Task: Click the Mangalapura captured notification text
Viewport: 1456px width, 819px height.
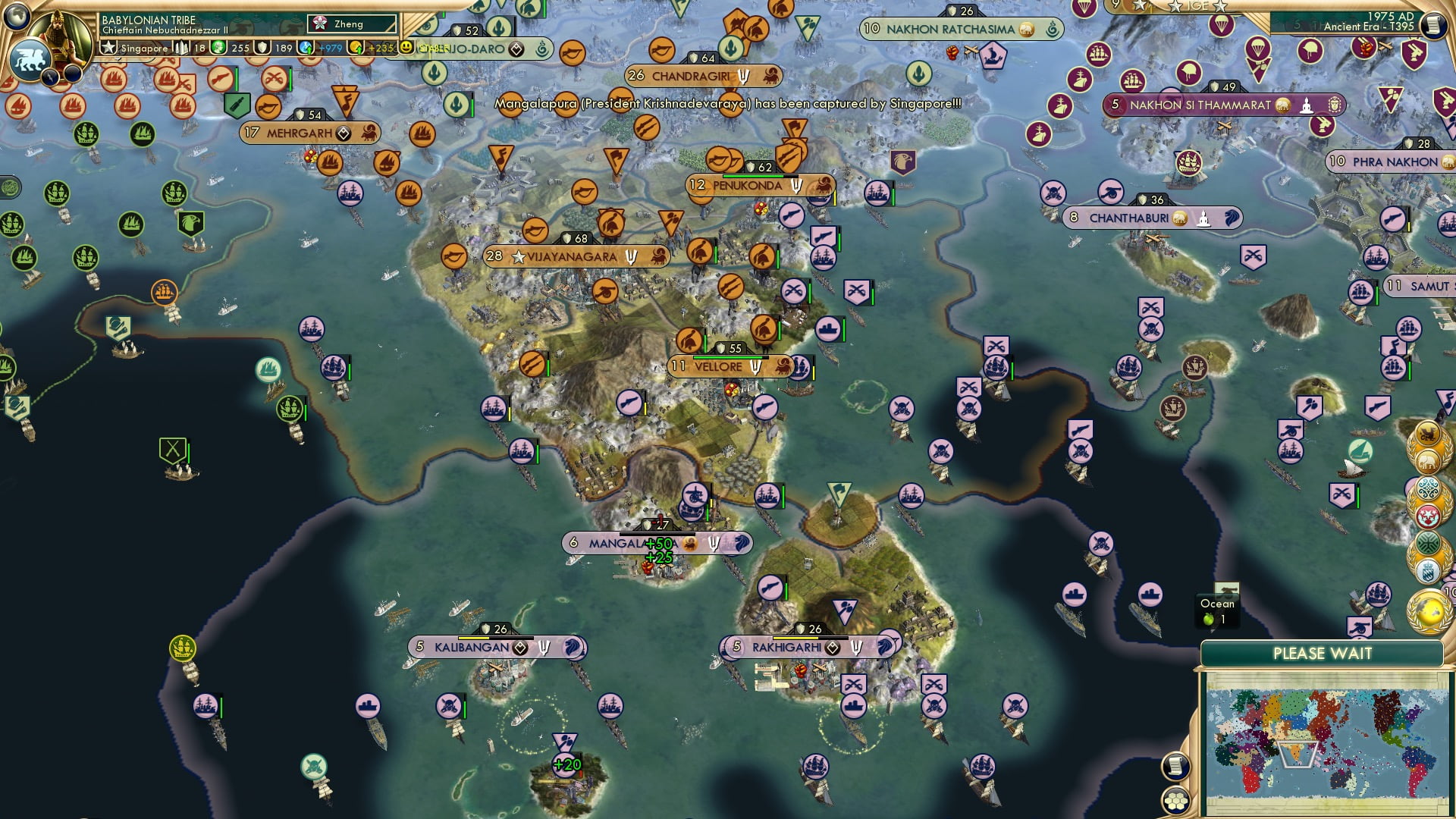Action: click(726, 106)
